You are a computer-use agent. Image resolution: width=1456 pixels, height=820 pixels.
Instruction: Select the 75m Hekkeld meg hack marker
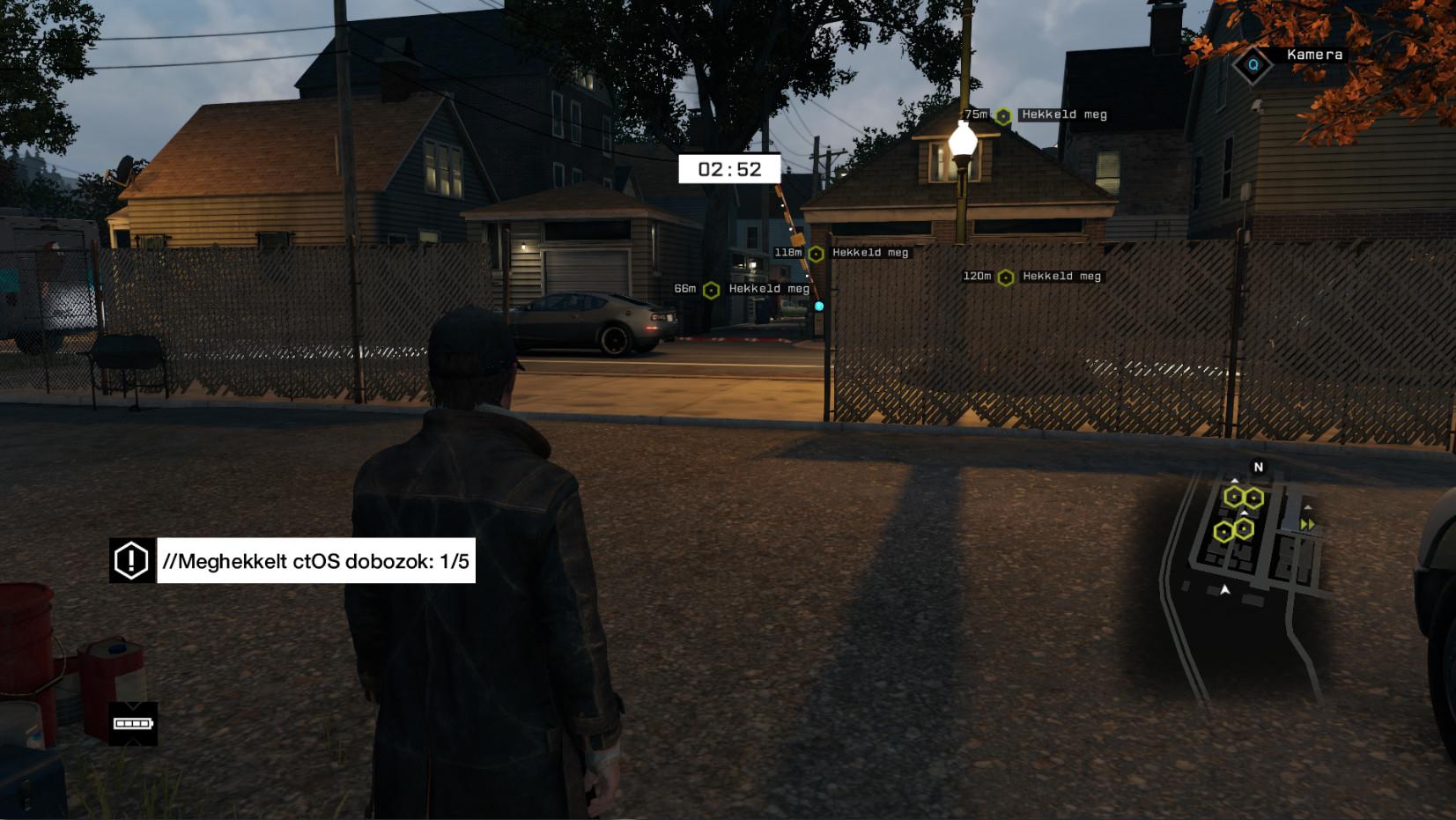tap(1003, 115)
